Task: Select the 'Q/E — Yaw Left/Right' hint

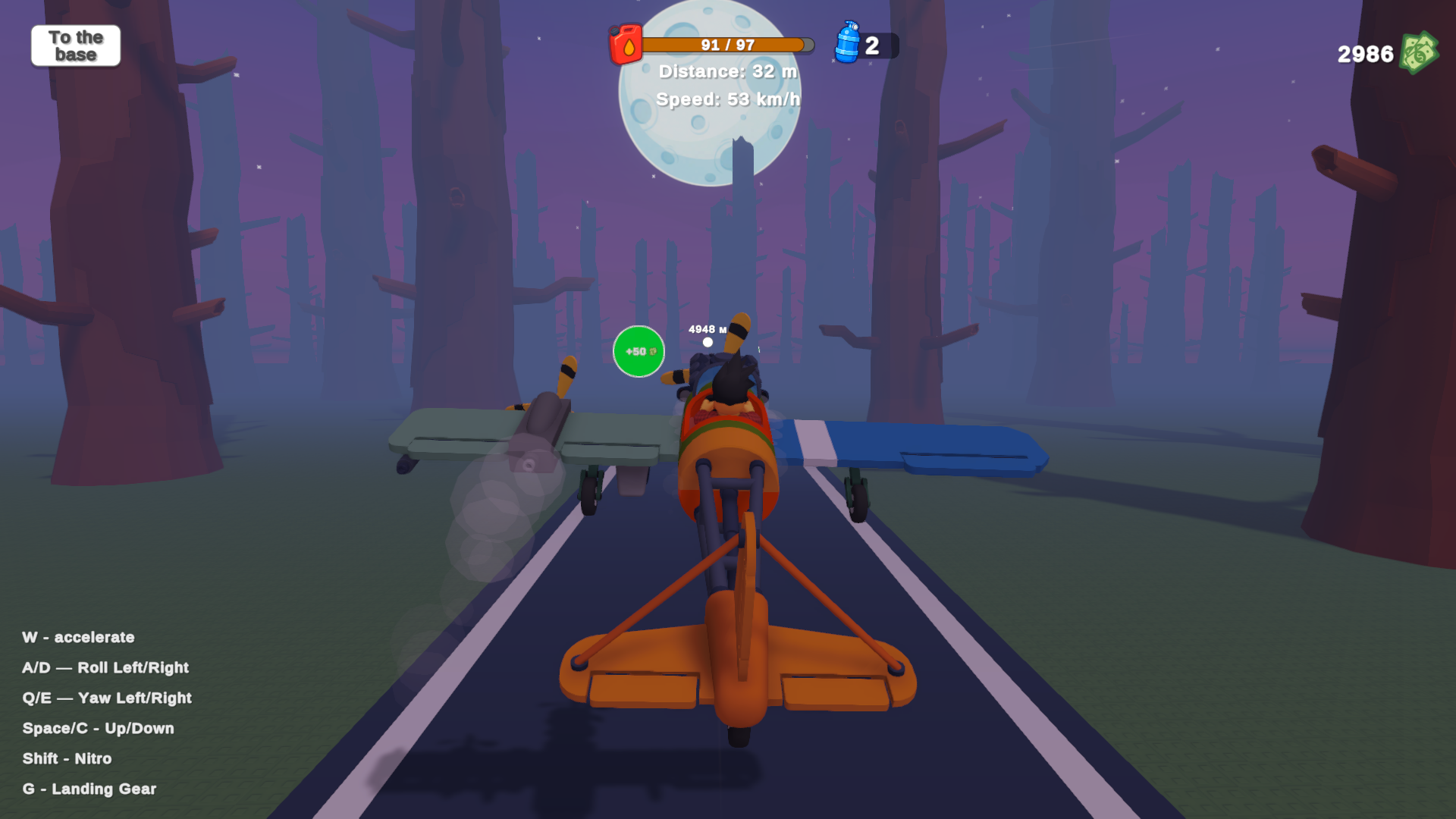Action: [107, 698]
